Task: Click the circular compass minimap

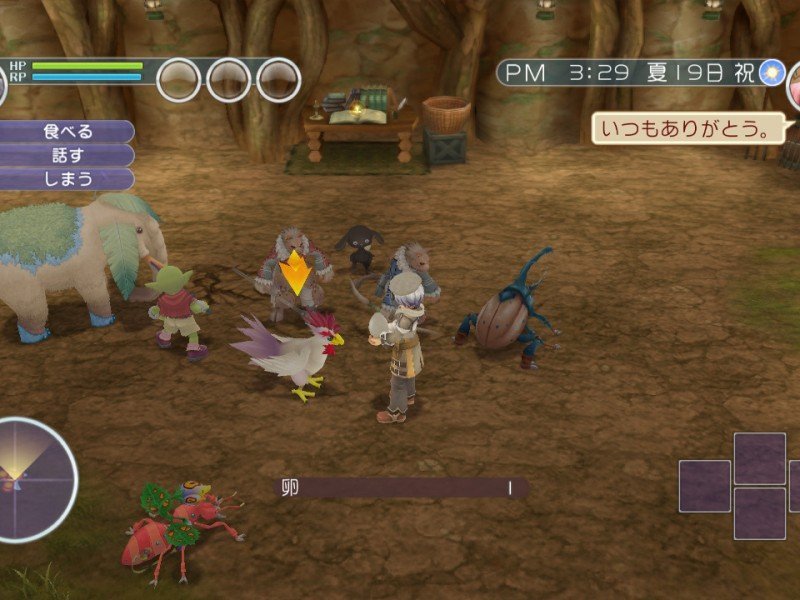Action: (35, 480)
